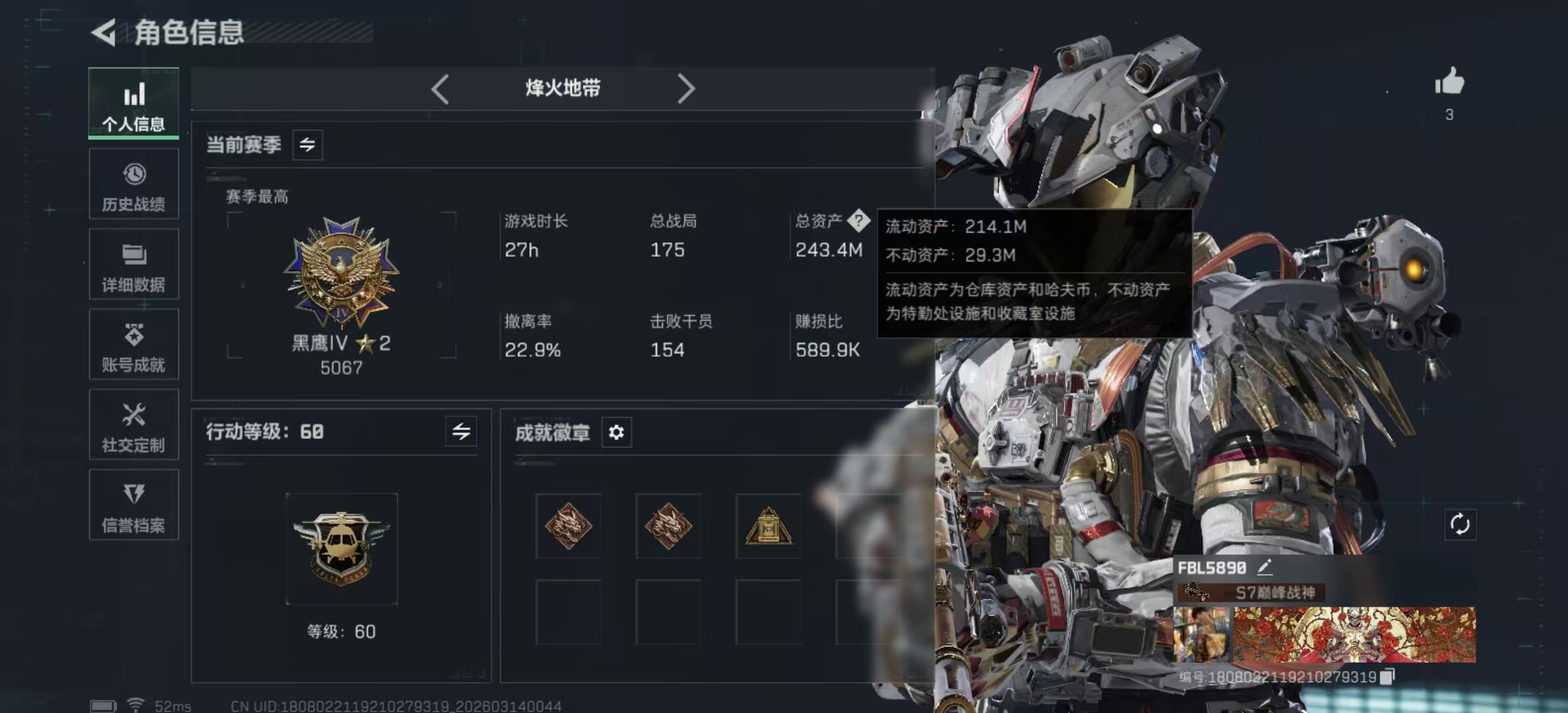
Task: Switch to next mode with right arrow
Action: pyautogui.click(x=686, y=88)
